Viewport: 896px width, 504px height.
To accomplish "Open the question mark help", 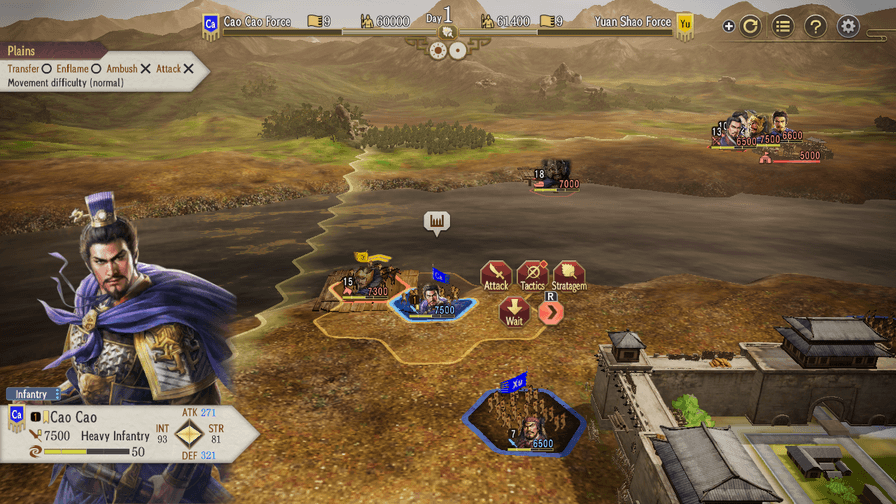I will coord(816,26).
